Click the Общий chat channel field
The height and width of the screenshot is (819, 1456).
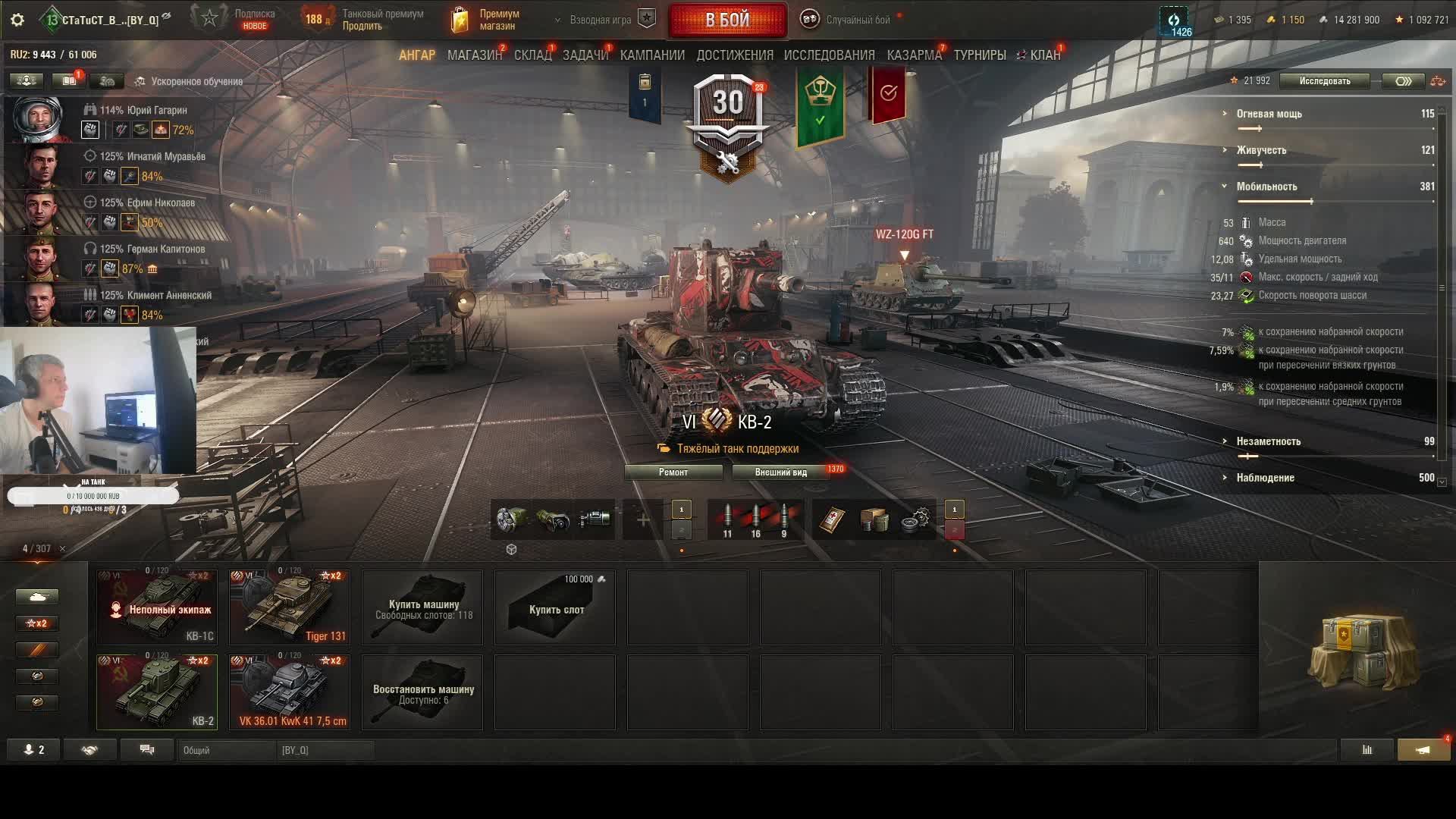coord(227,750)
